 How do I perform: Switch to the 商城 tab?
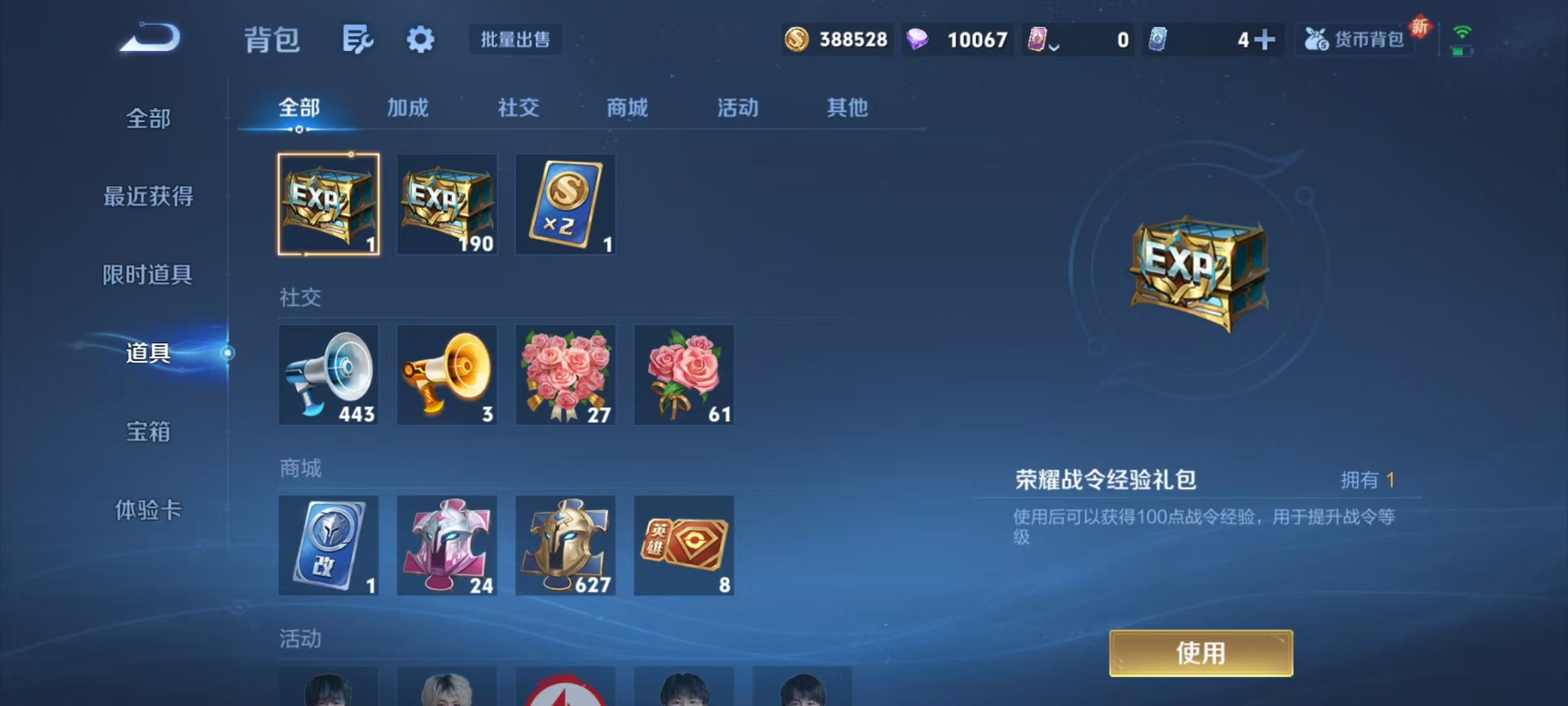(x=626, y=108)
